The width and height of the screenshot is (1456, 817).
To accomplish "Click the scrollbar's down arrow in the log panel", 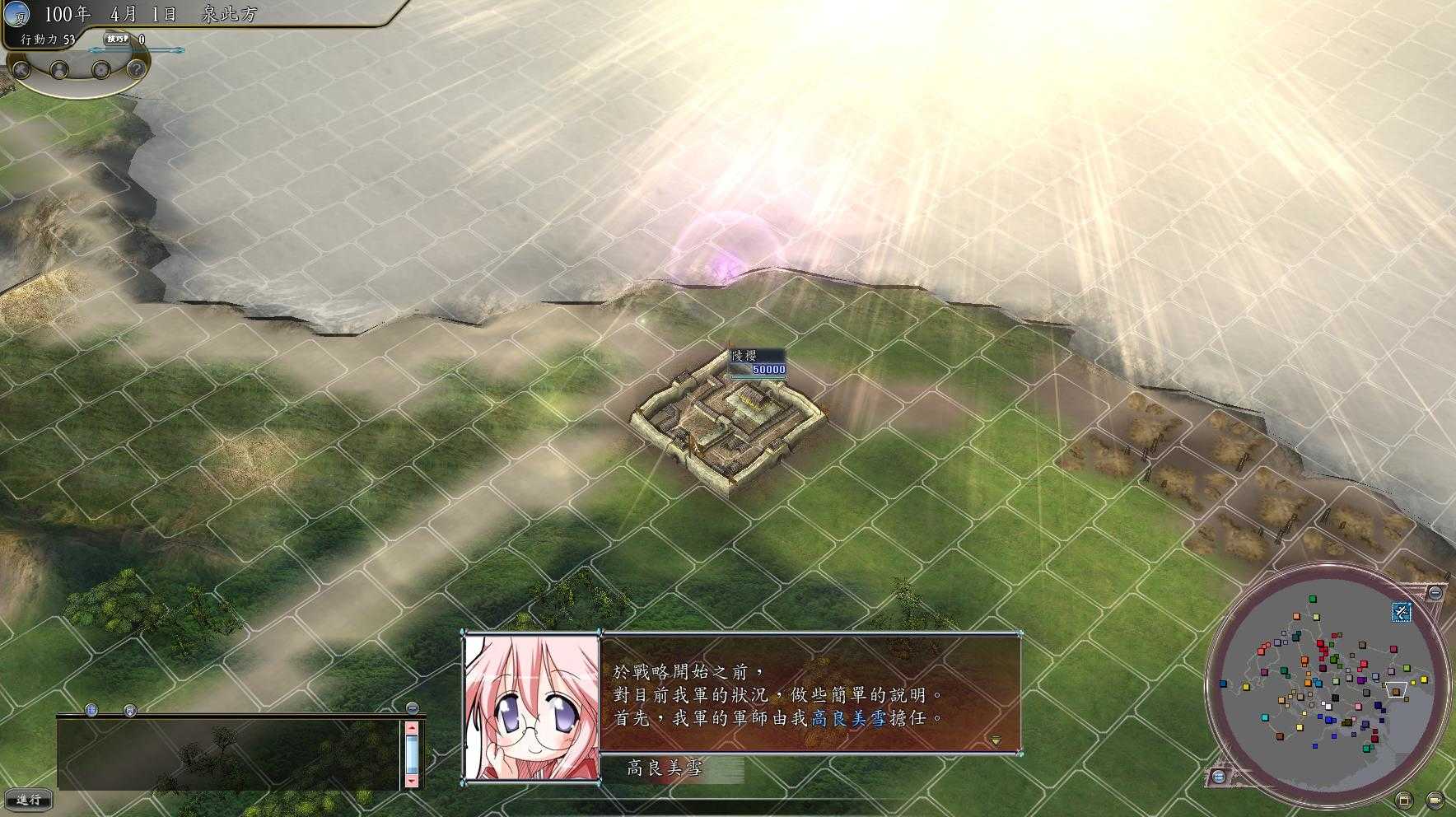I will (x=411, y=781).
